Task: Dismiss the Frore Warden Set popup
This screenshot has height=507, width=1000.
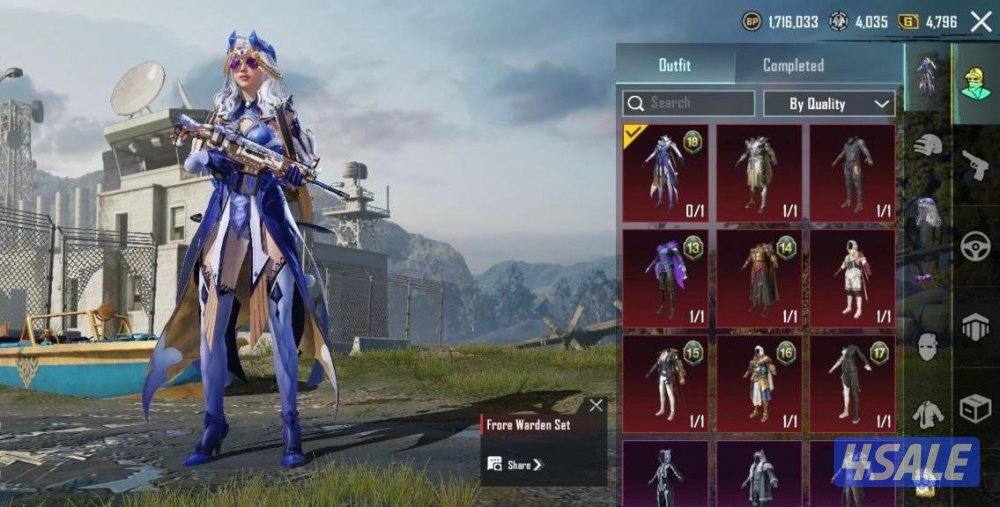Action: click(x=596, y=405)
